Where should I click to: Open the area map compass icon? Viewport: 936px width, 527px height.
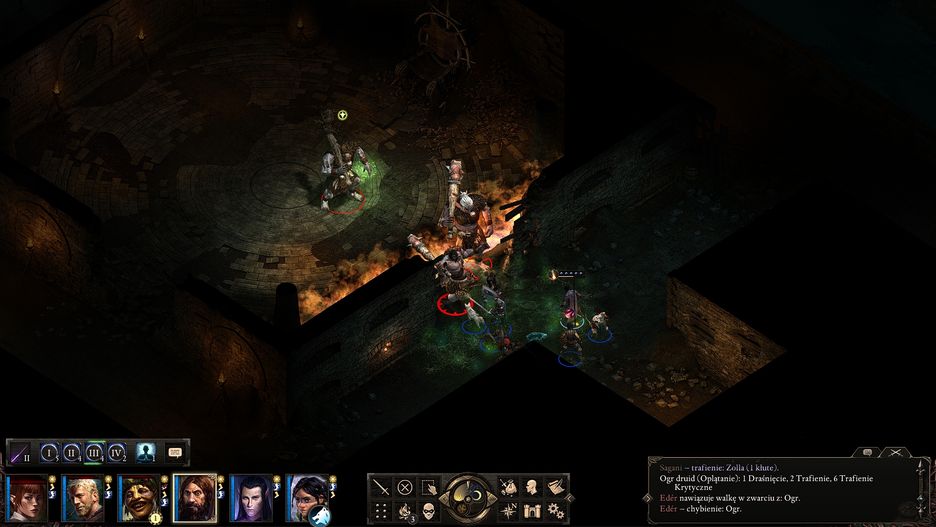(507, 512)
